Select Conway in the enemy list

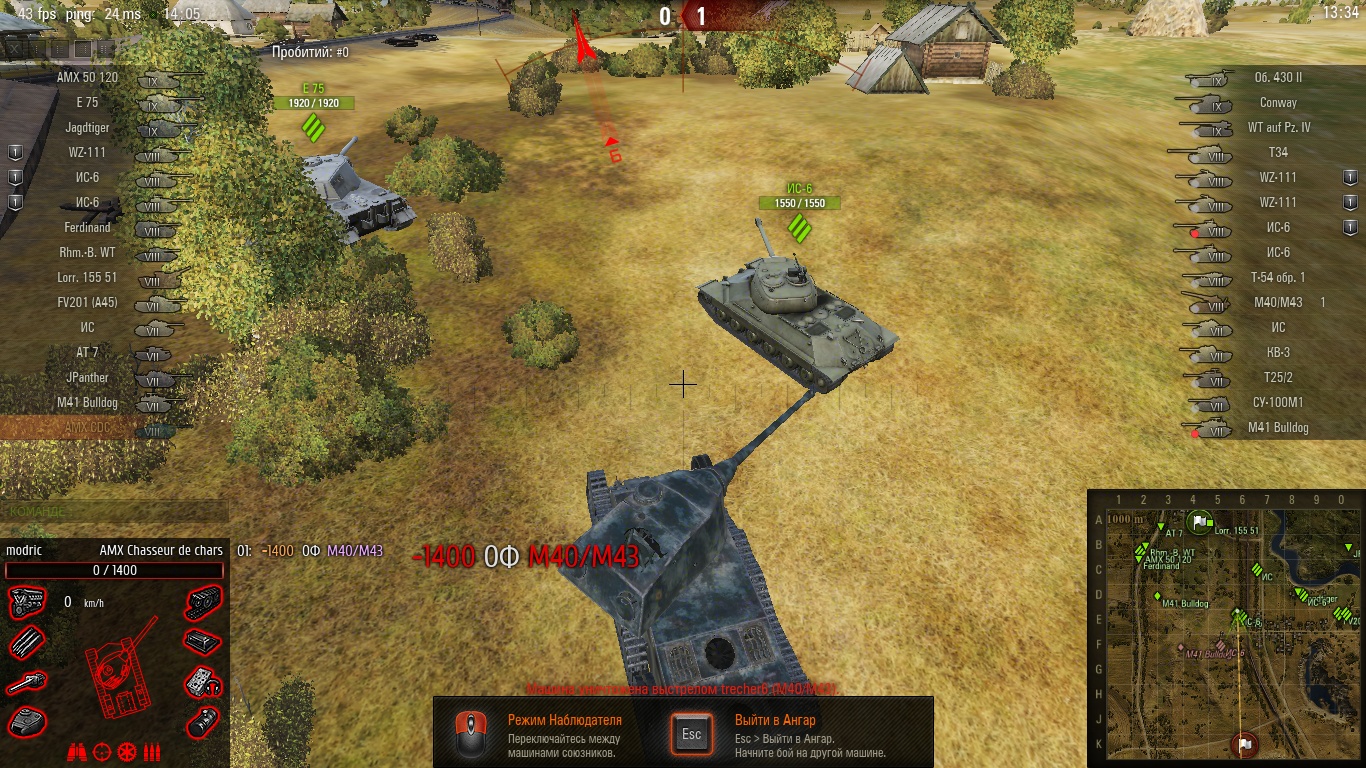coord(1278,103)
